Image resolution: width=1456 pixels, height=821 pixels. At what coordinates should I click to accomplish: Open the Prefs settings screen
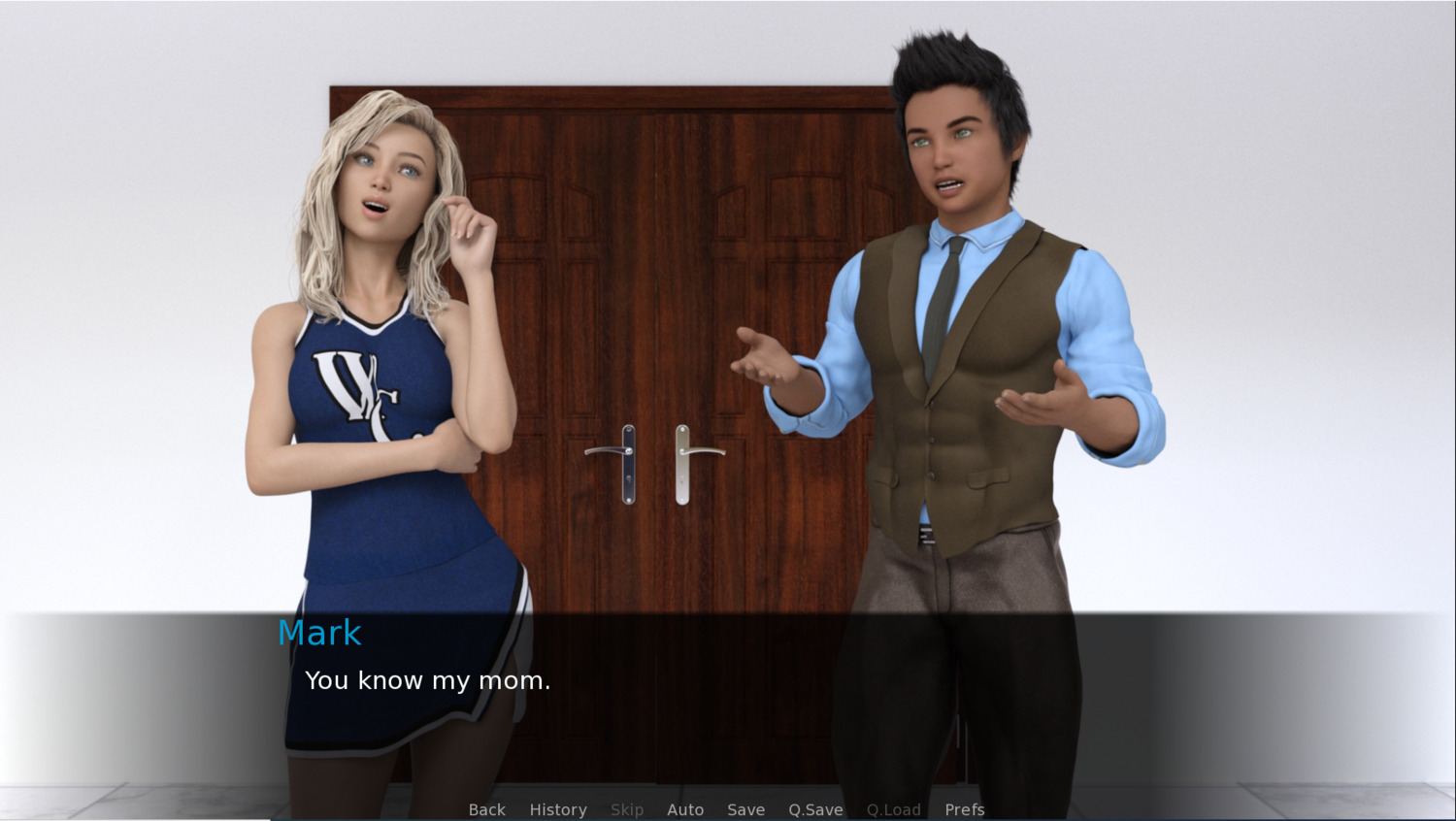tap(964, 809)
